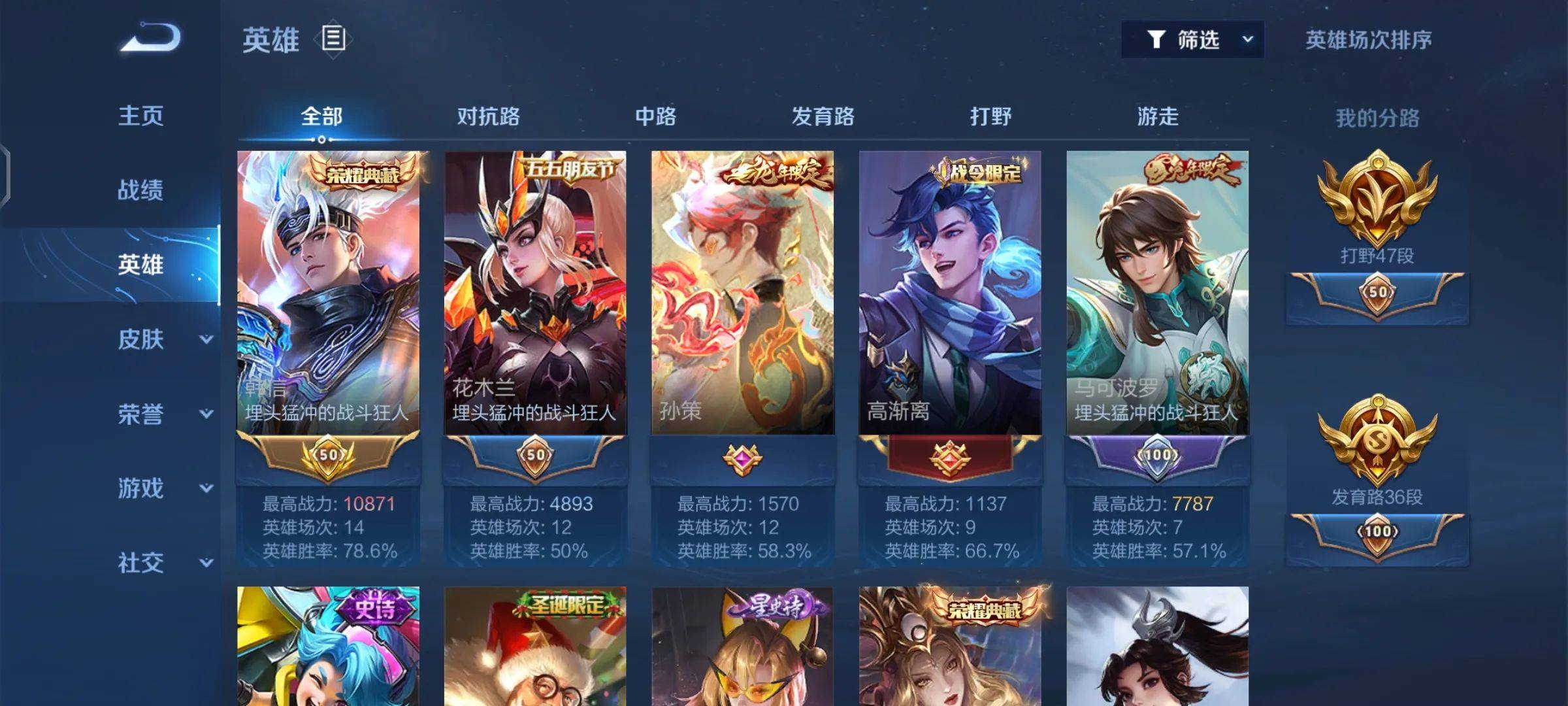Open the 战绩 sidebar menu
The image size is (1568, 706).
(140, 190)
